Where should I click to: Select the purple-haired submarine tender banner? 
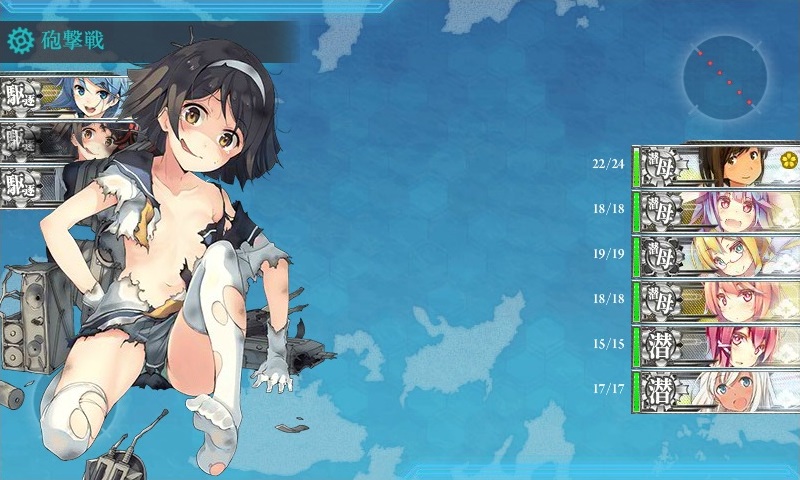pyautogui.click(x=717, y=209)
